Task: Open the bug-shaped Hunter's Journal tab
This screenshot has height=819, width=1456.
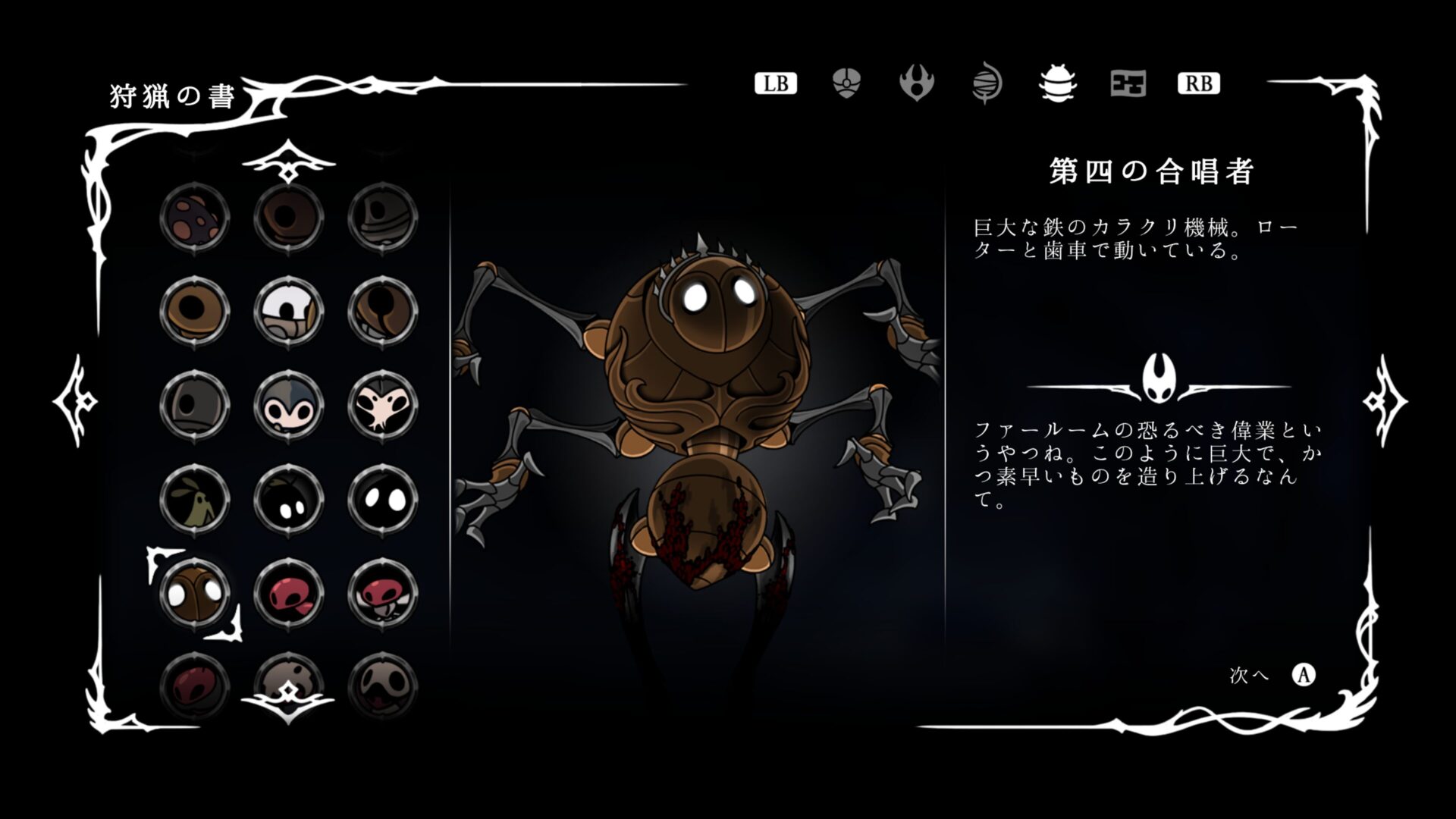Action: pos(1057,83)
